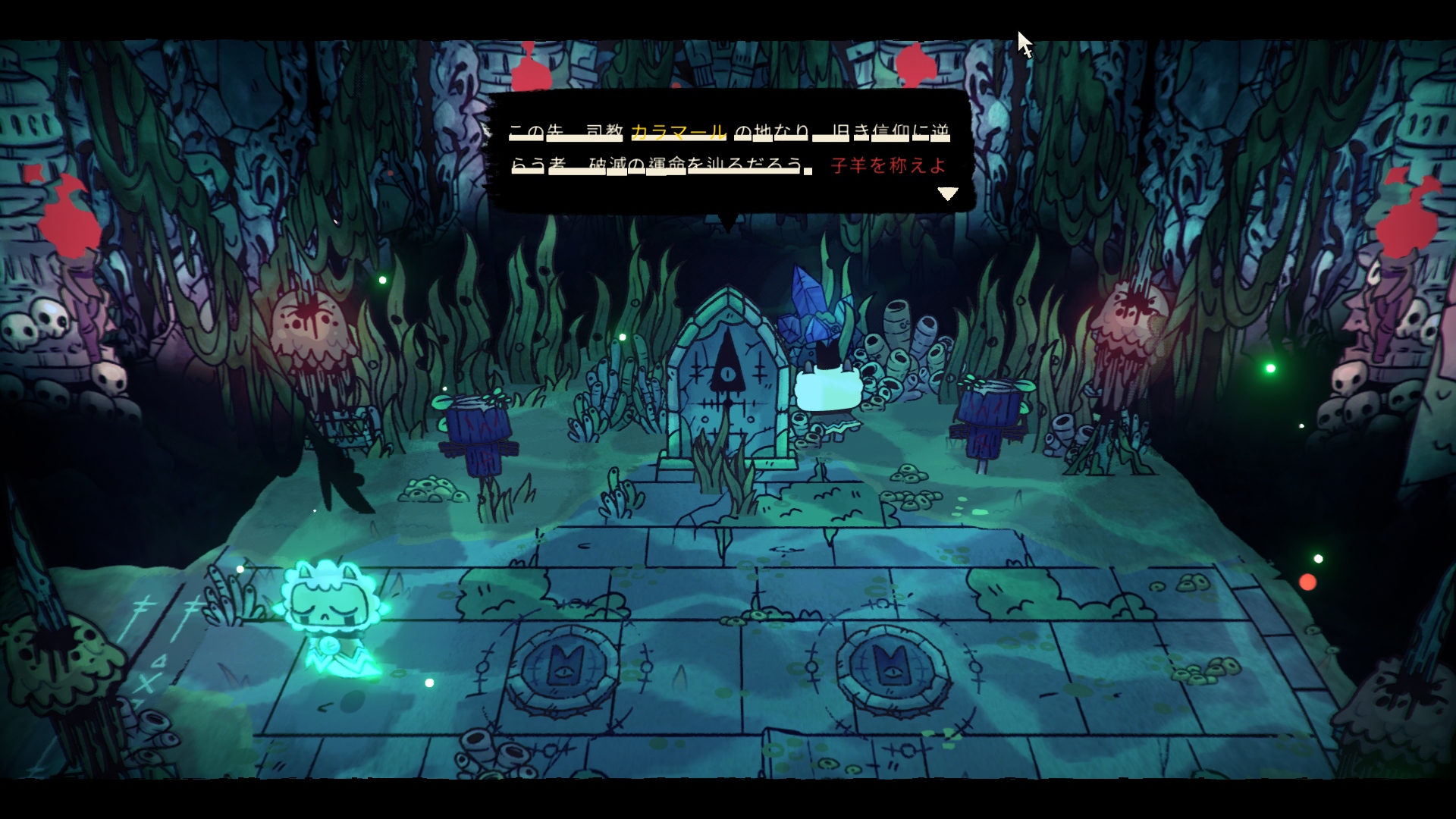This screenshot has width=1456, height=819.
Task: Advance dialogue with the white arrow indicator
Action: click(947, 194)
